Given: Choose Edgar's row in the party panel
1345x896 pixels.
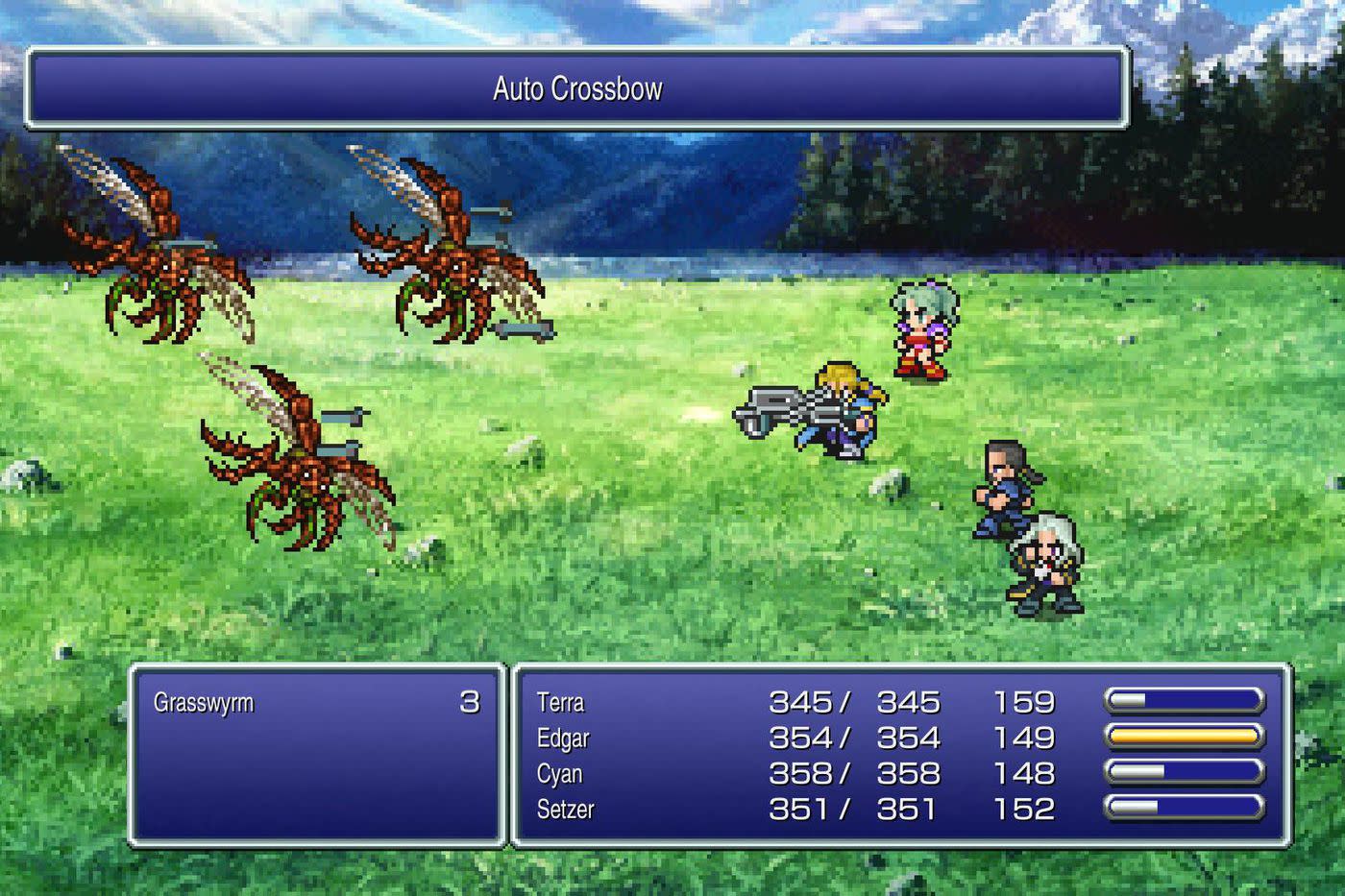Looking at the screenshot, I should 563,738.
